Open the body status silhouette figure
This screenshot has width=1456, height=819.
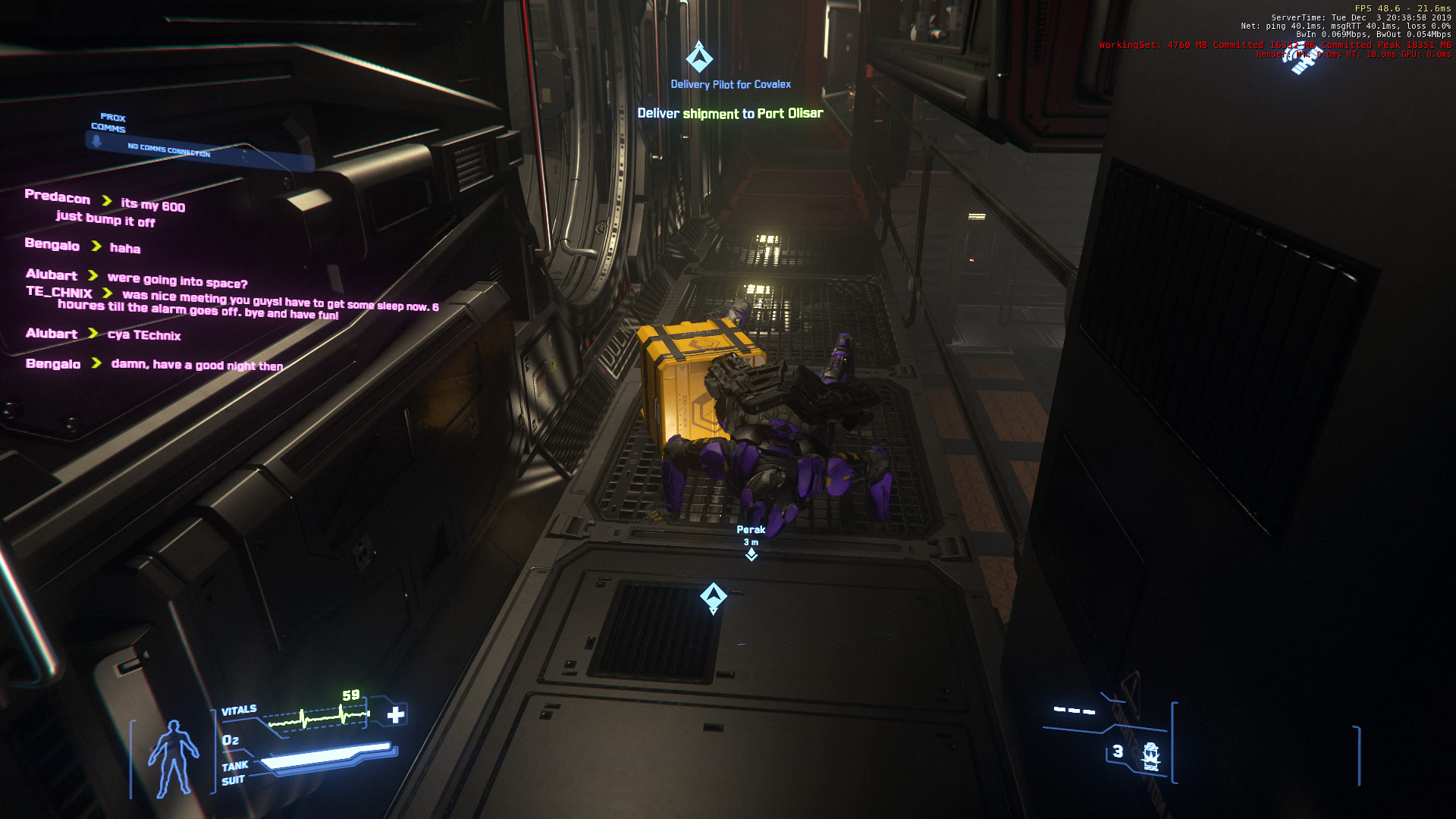click(173, 758)
